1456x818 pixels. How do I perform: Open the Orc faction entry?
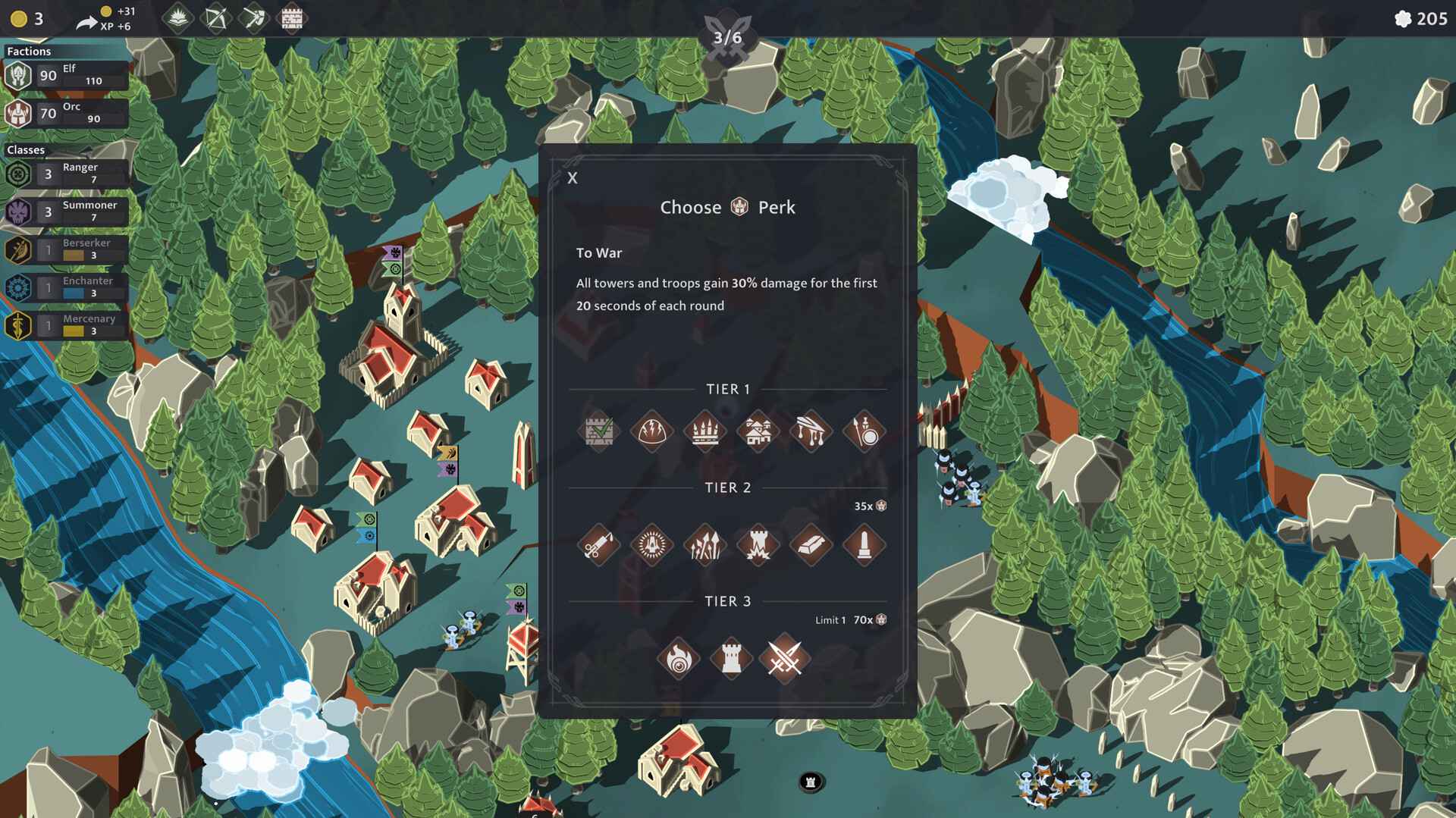tap(66, 113)
